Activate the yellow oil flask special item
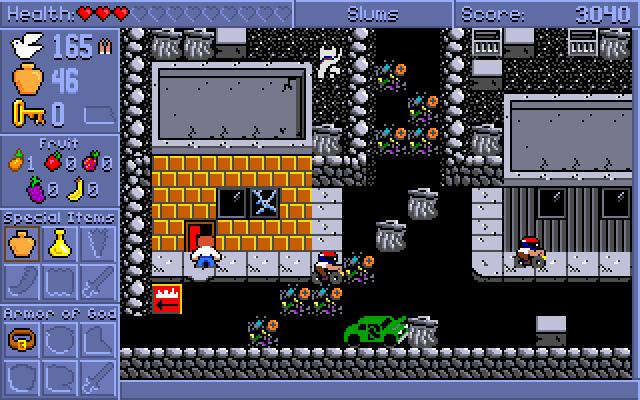The image size is (640, 400). tap(59, 242)
